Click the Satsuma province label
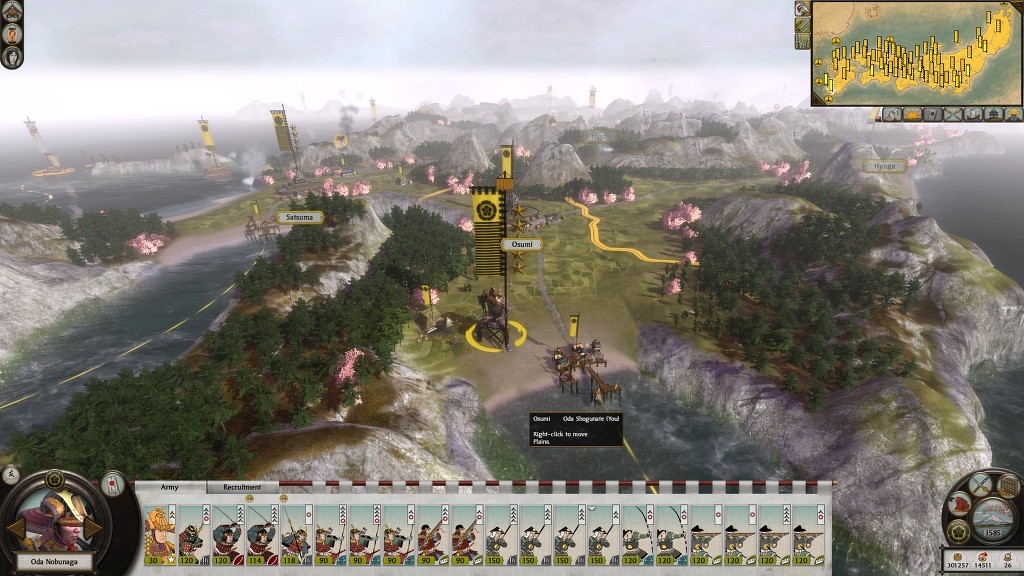This screenshot has width=1024, height=576. [299, 216]
